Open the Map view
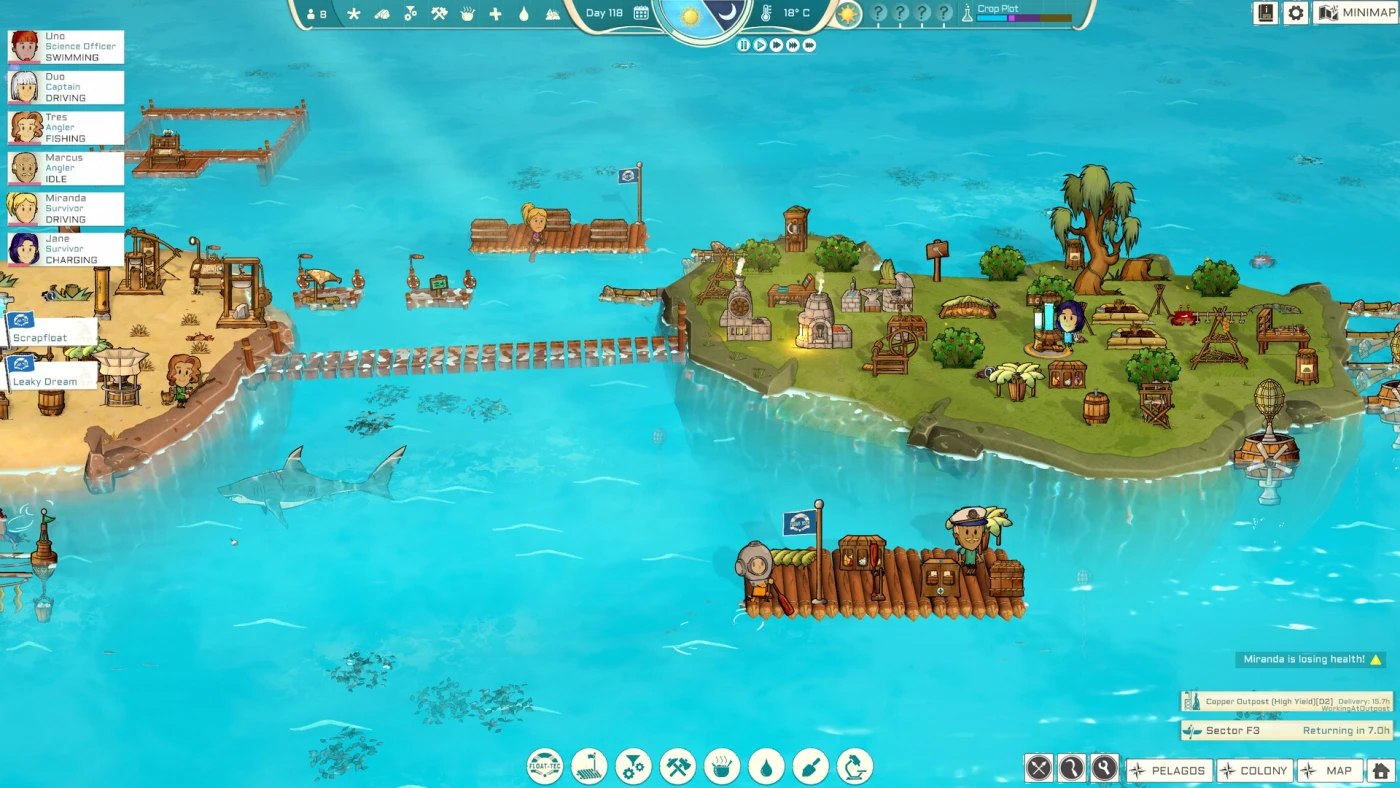This screenshot has width=1400, height=788. pos(1329,770)
